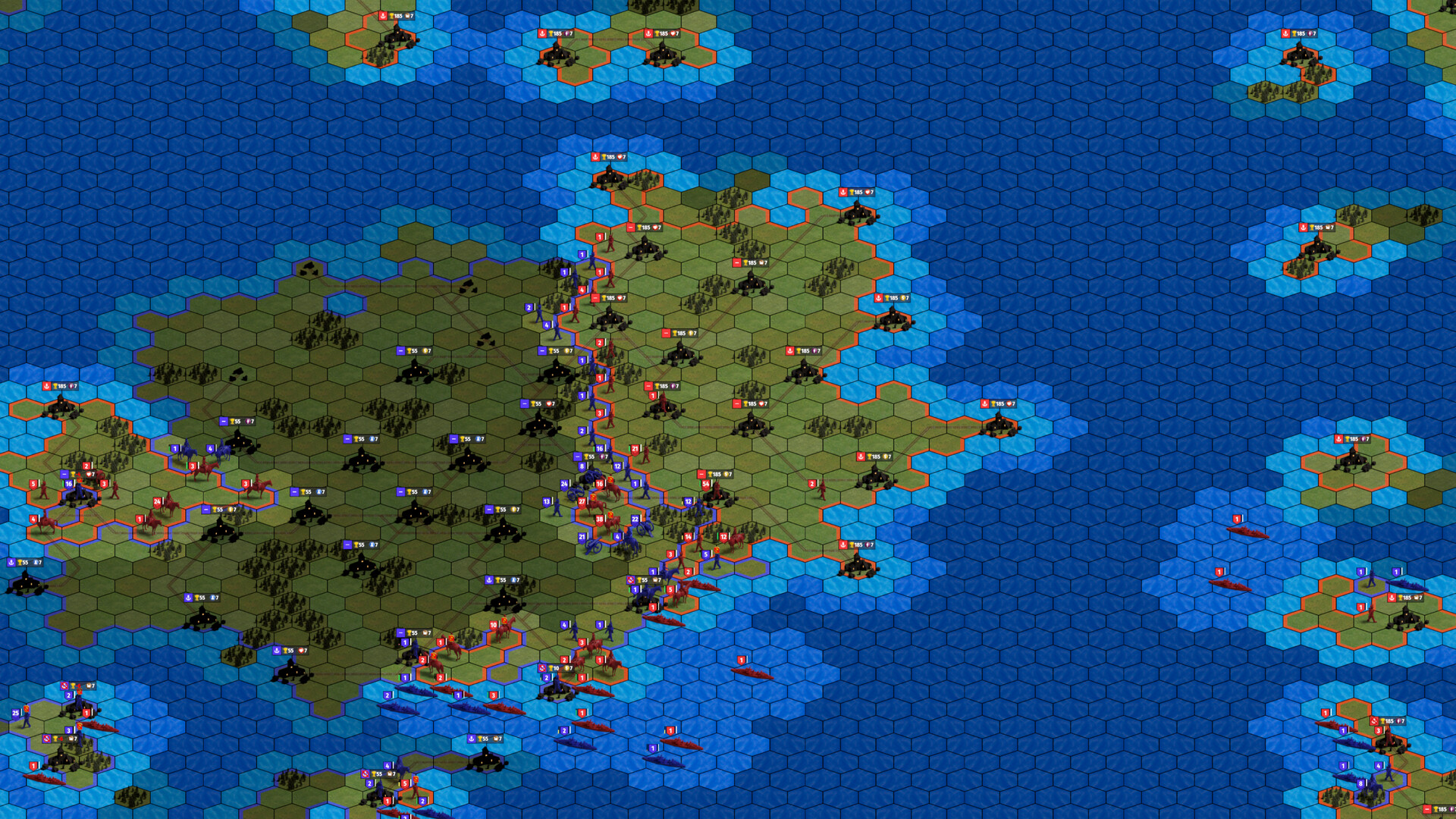Expand the red 54 unit stack flag
This screenshot has width=1456, height=819.
pyautogui.click(x=706, y=484)
